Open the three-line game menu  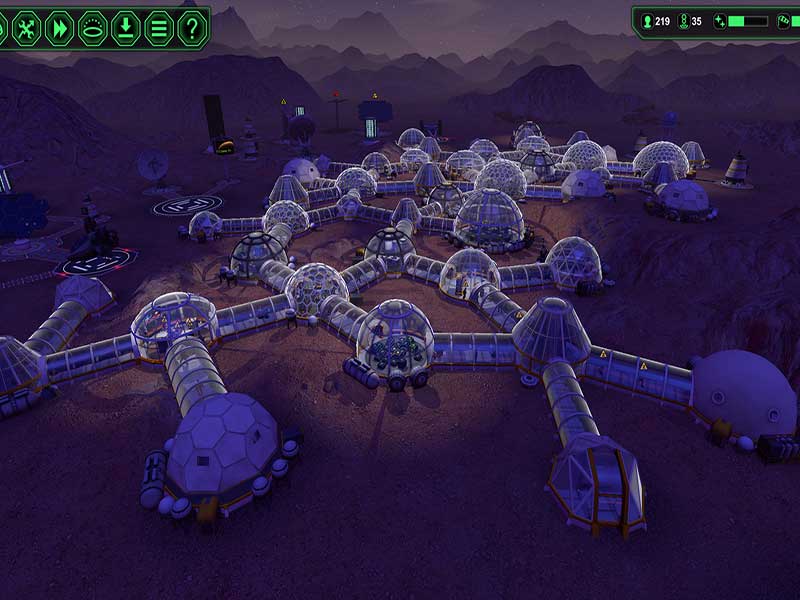pyautogui.click(x=158, y=28)
